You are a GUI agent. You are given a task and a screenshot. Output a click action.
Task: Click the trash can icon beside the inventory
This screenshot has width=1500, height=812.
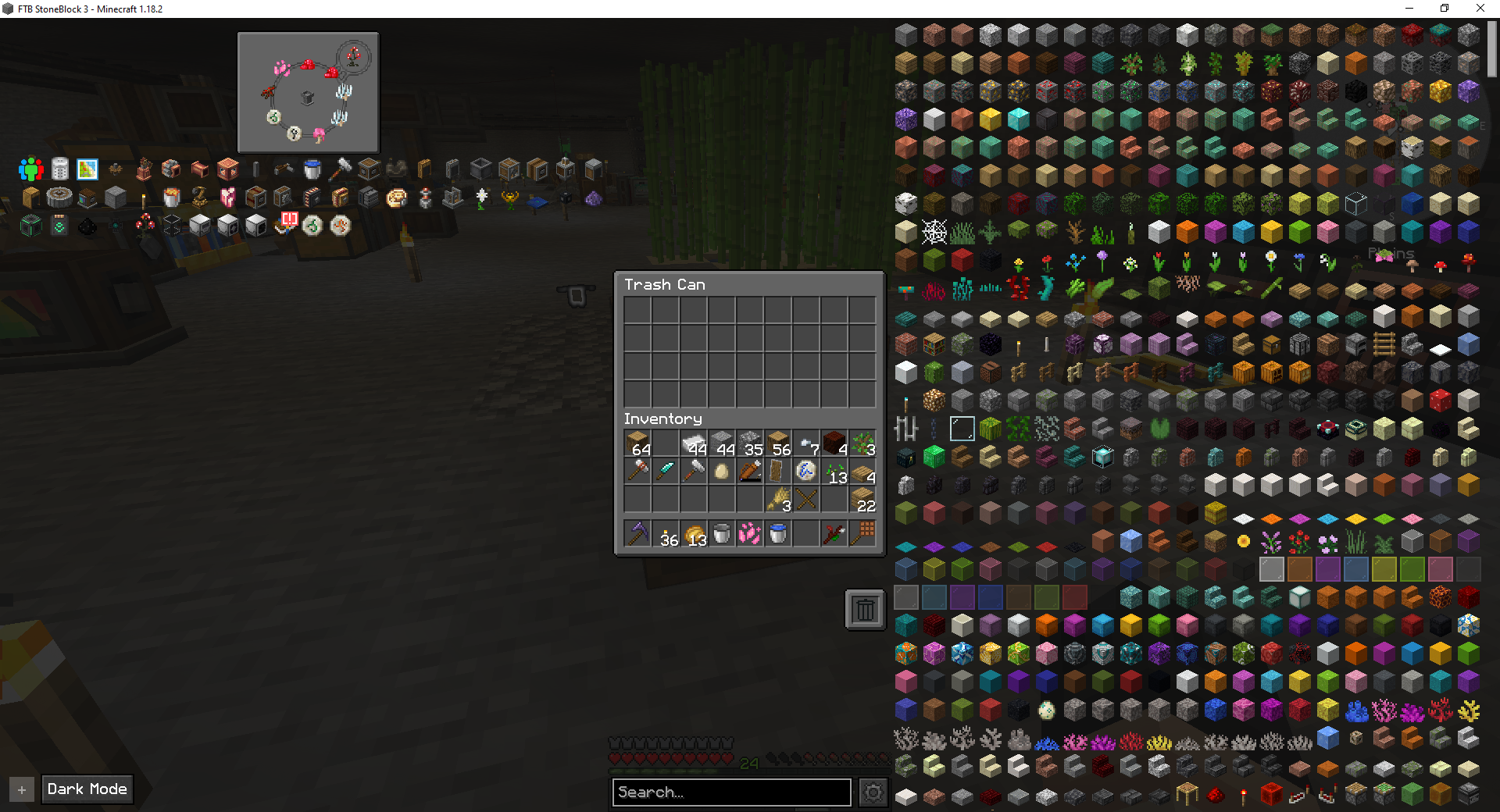(x=864, y=608)
